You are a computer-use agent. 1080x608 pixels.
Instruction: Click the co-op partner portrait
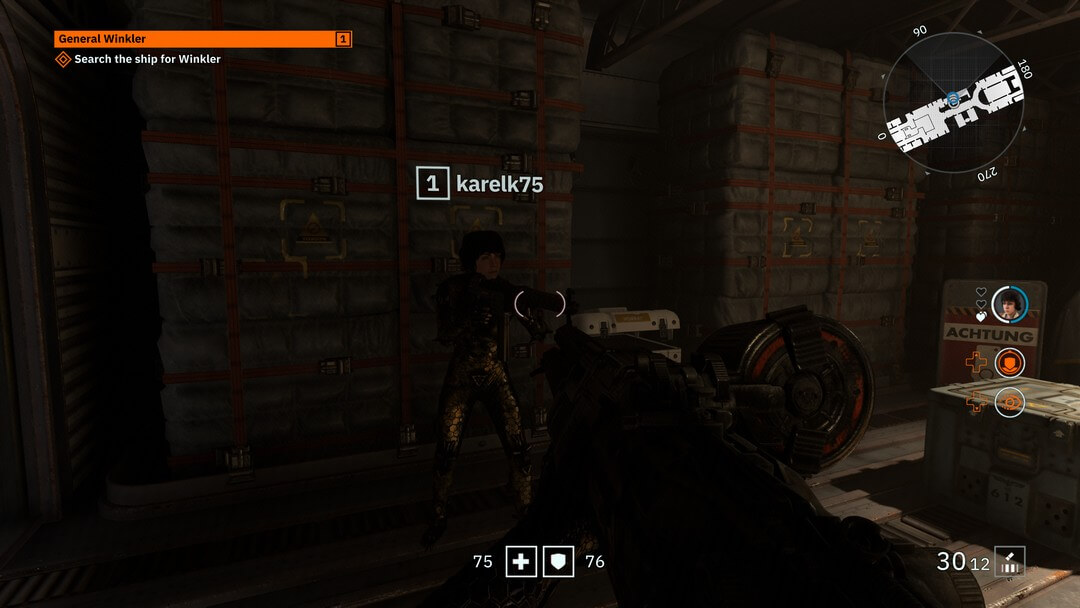click(x=1010, y=304)
